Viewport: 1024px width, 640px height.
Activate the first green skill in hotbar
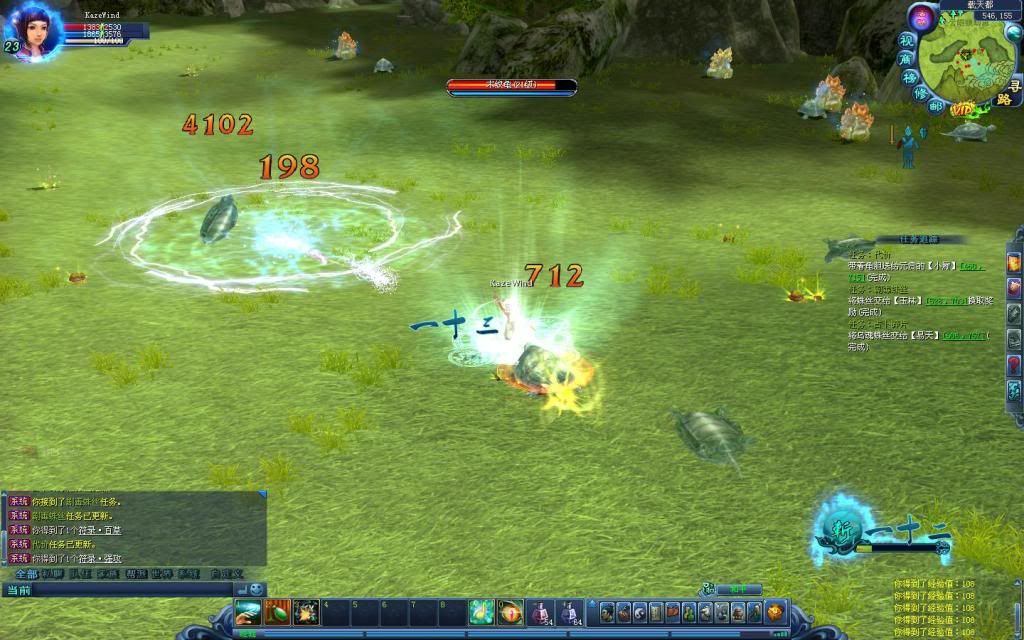(x=248, y=611)
